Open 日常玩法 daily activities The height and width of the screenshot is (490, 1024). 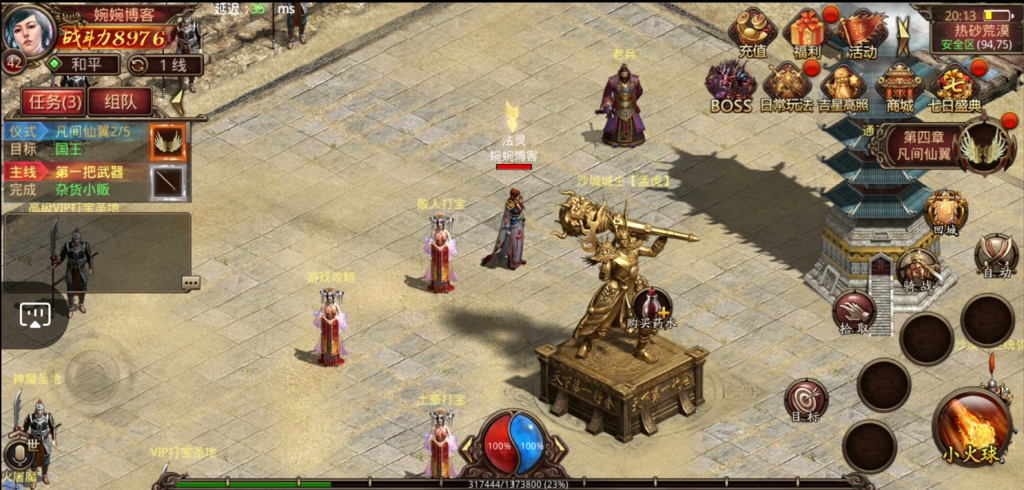(x=786, y=85)
